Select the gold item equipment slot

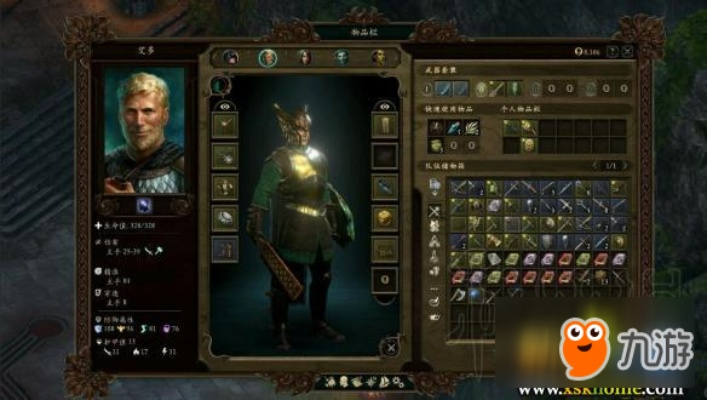385,217
